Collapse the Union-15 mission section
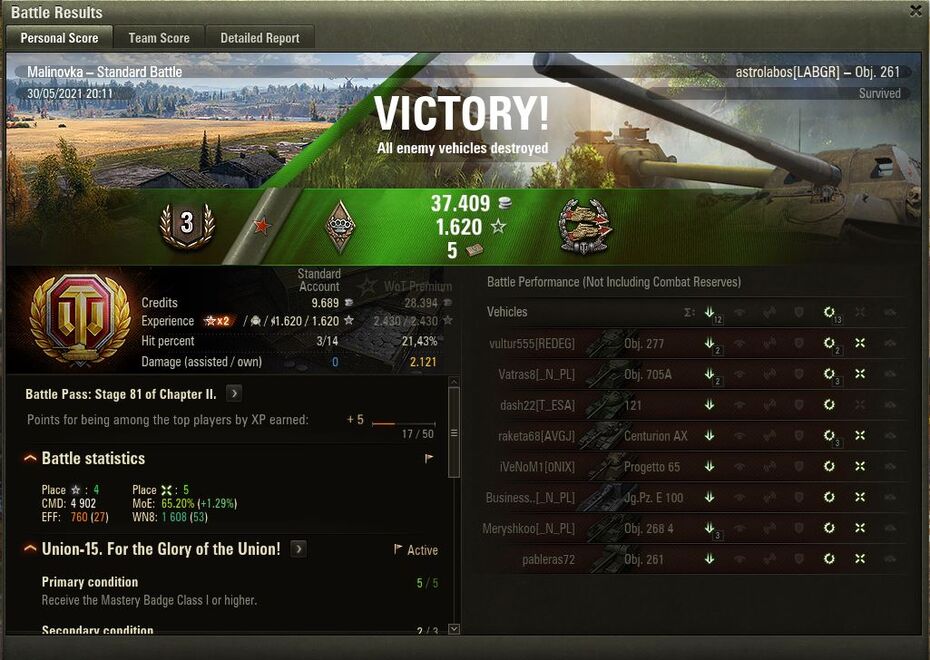This screenshot has width=930, height=660. pyautogui.click(x=31, y=549)
